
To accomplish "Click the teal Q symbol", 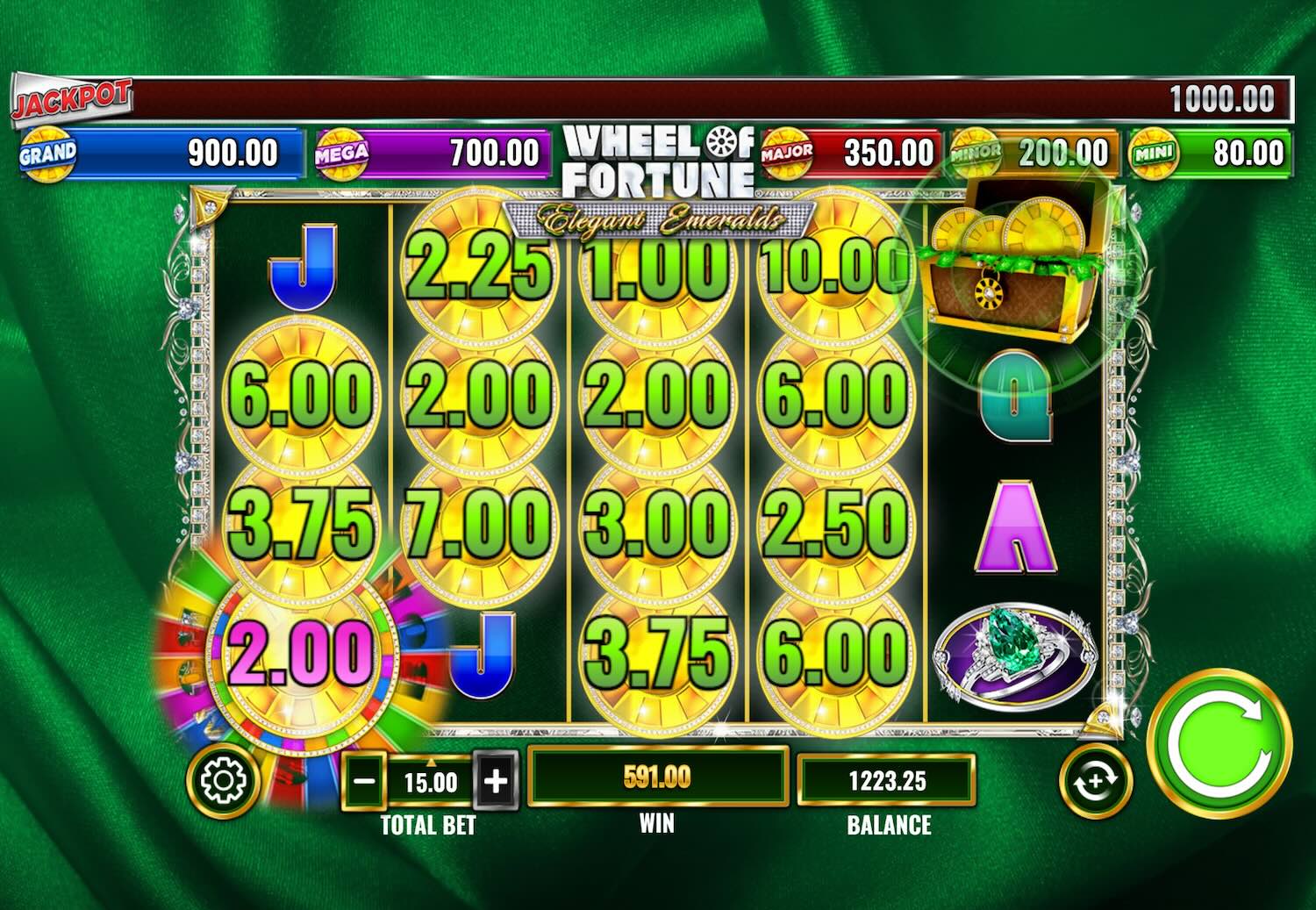I will pyautogui.click(x=1013, y=397).
